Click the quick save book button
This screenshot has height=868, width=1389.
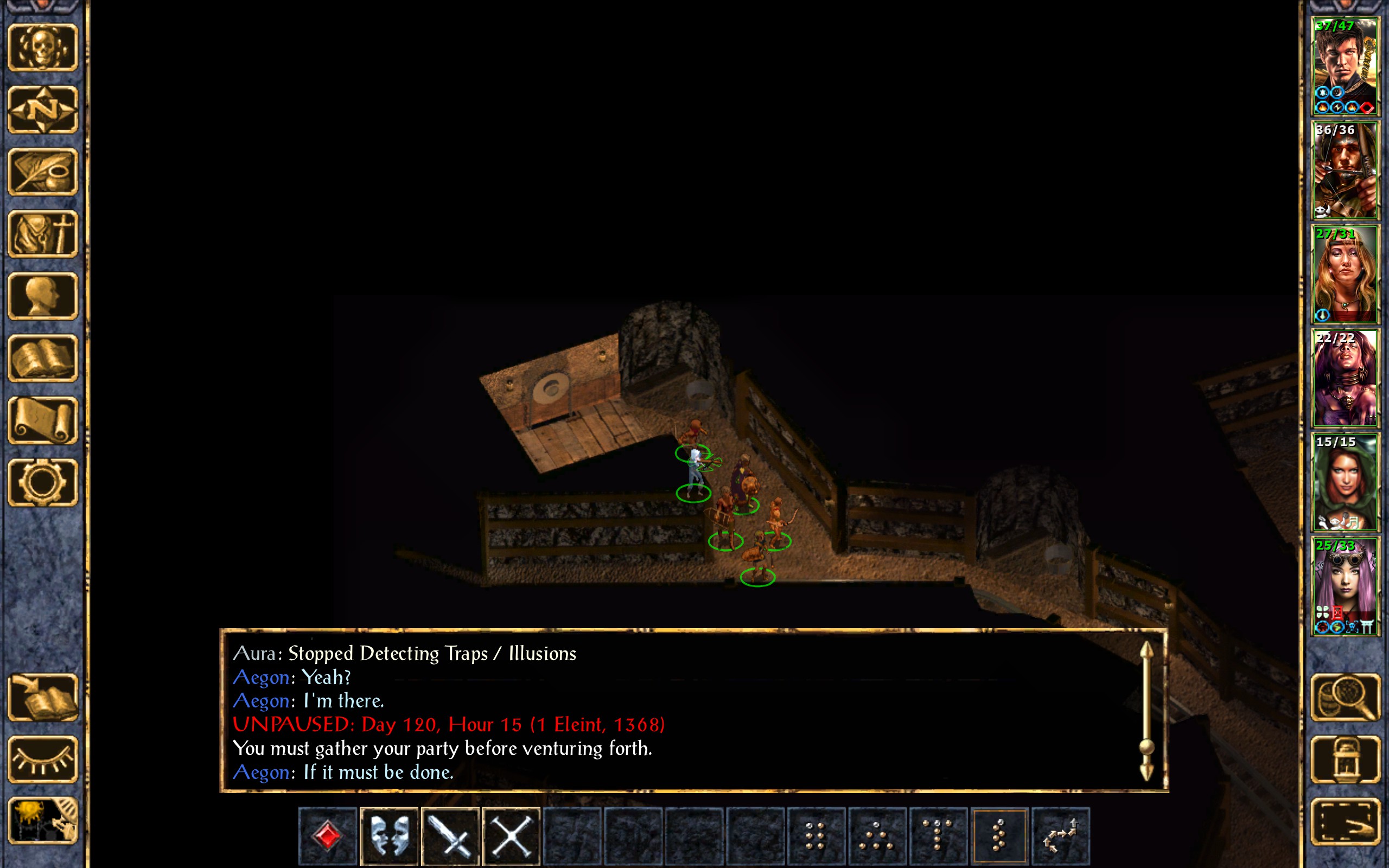(43, 698)
